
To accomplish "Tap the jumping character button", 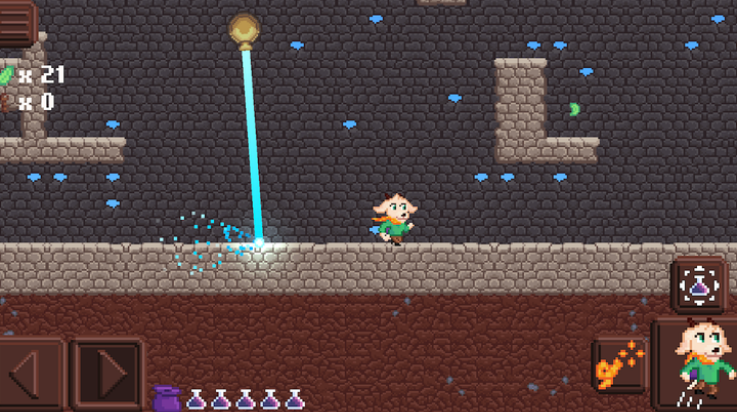I will point(697,364).
